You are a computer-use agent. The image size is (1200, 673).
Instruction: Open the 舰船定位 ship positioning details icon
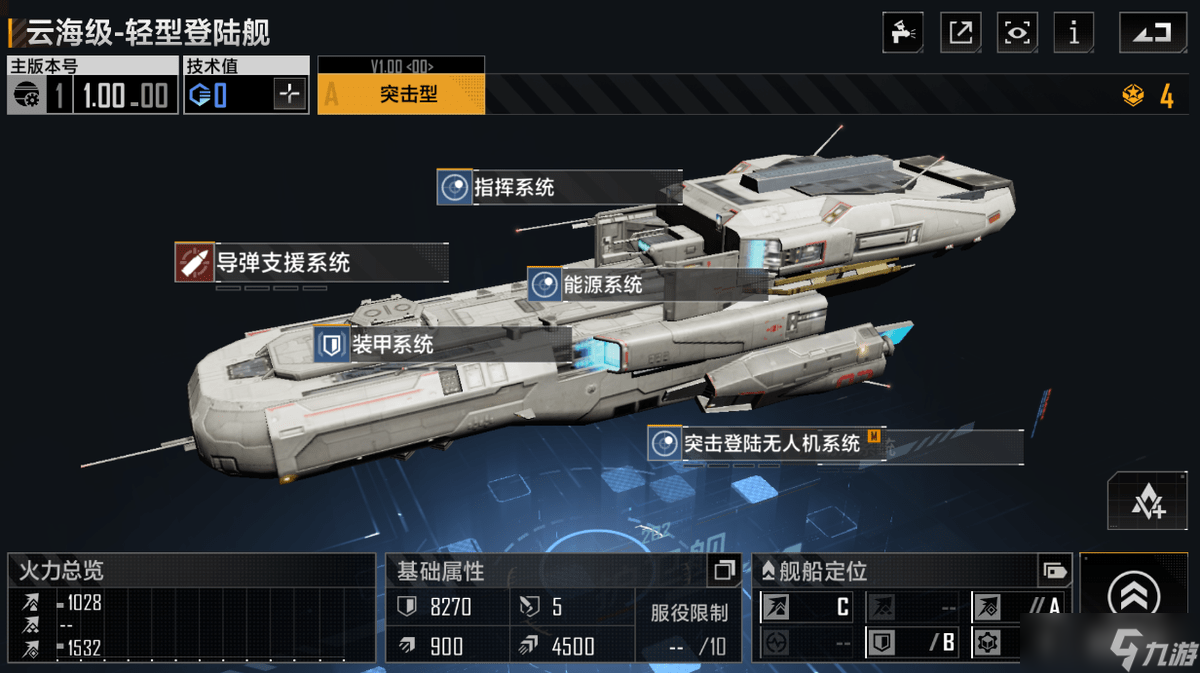click(x=1054, y=571)
